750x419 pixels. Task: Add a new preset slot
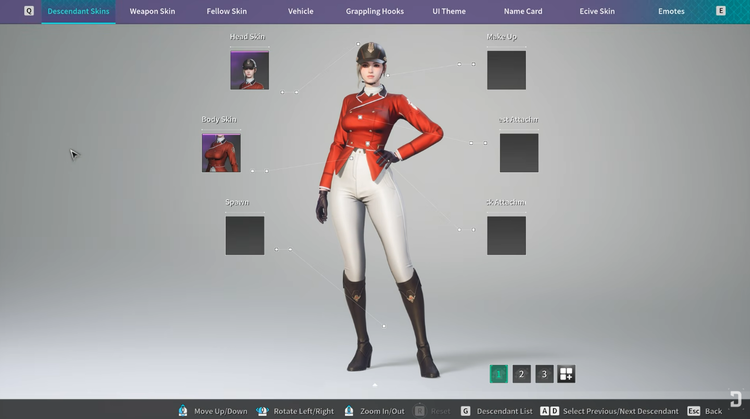(x=566, y=374)
